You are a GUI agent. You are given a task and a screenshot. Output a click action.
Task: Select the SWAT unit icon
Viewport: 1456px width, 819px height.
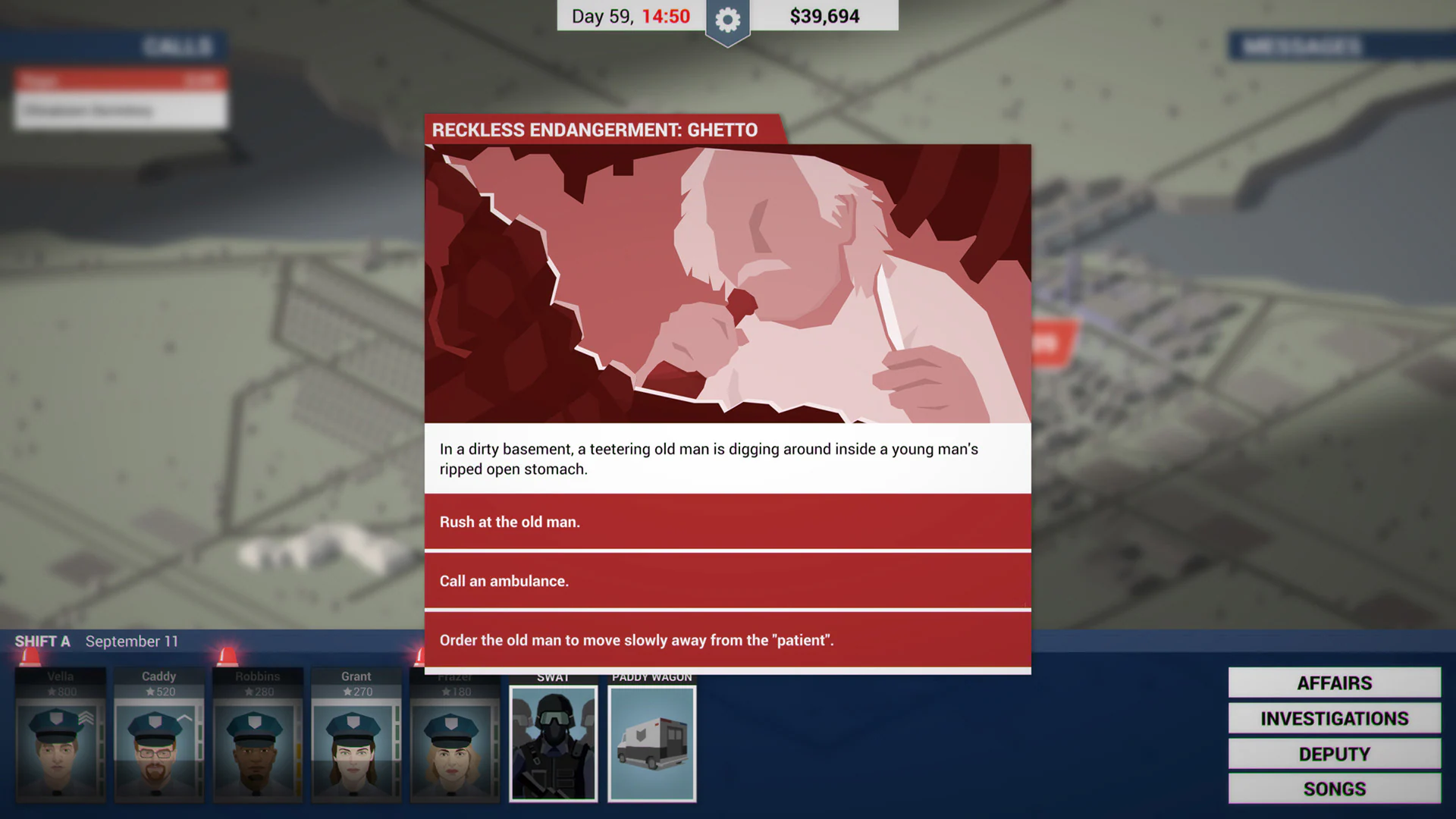[553, 742]
